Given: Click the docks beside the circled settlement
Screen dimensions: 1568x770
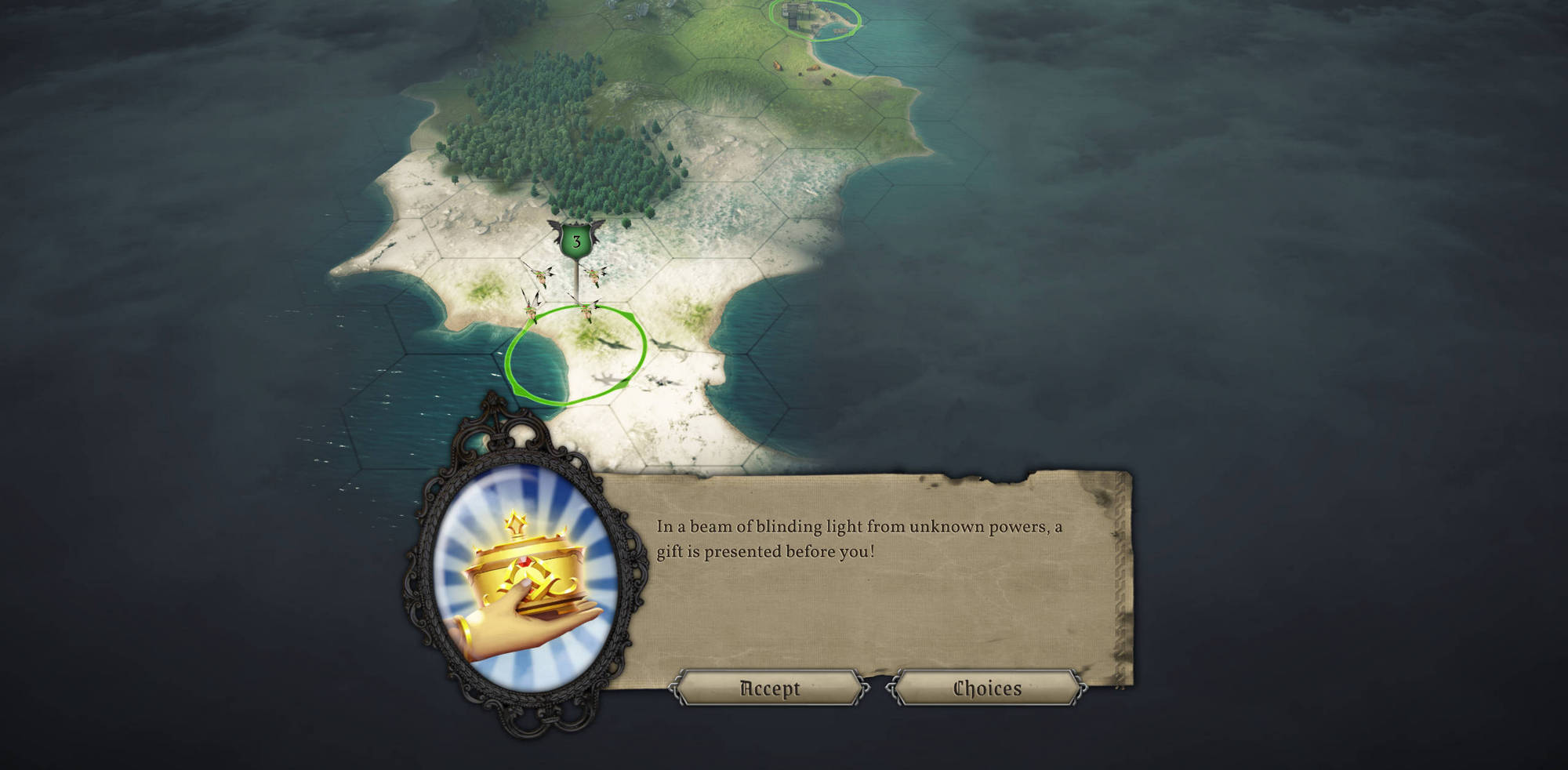Looking at the screenshot, I should (x=839, y=31).
